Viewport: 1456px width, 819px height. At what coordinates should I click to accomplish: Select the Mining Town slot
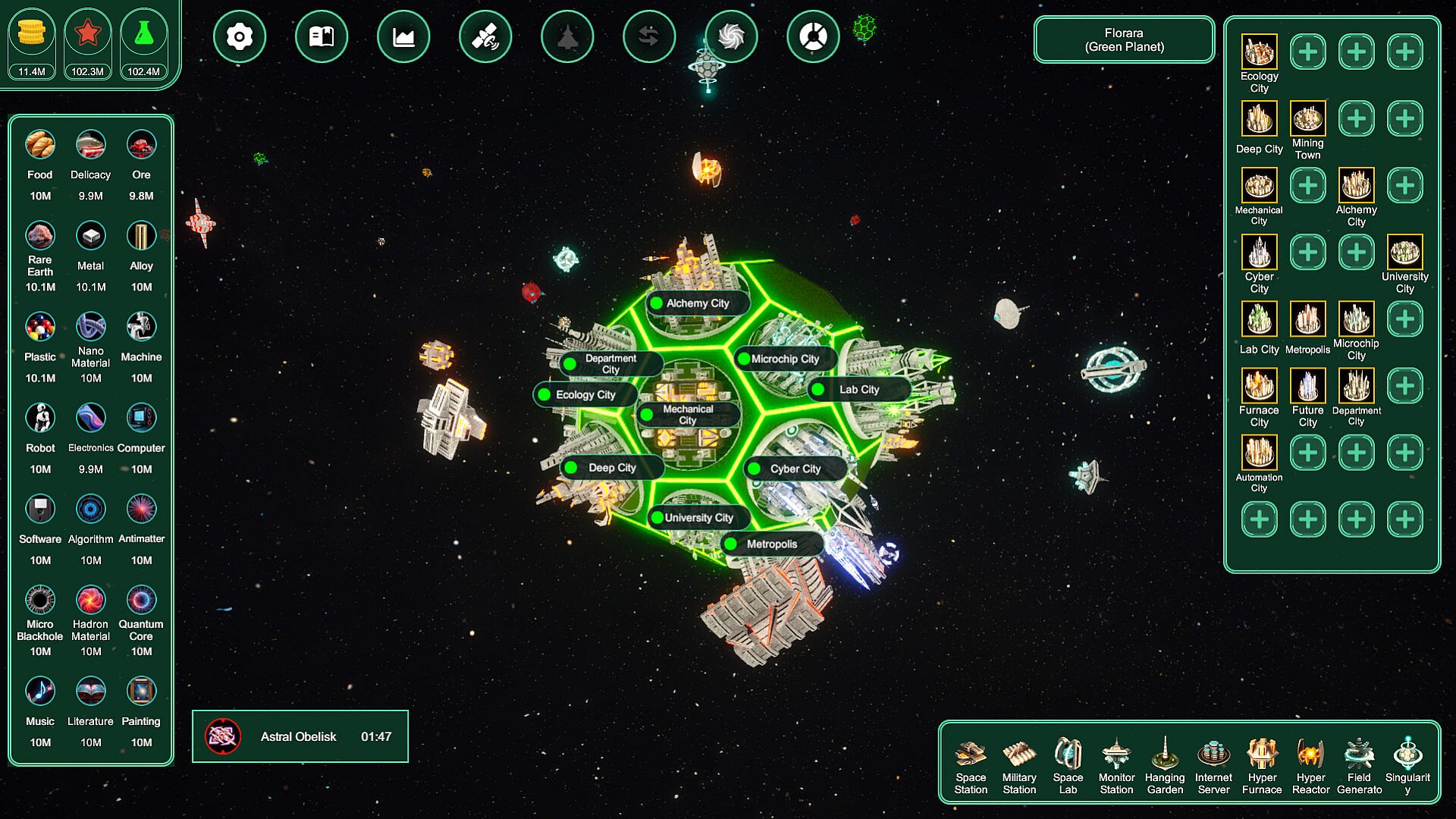[1307, 119]
